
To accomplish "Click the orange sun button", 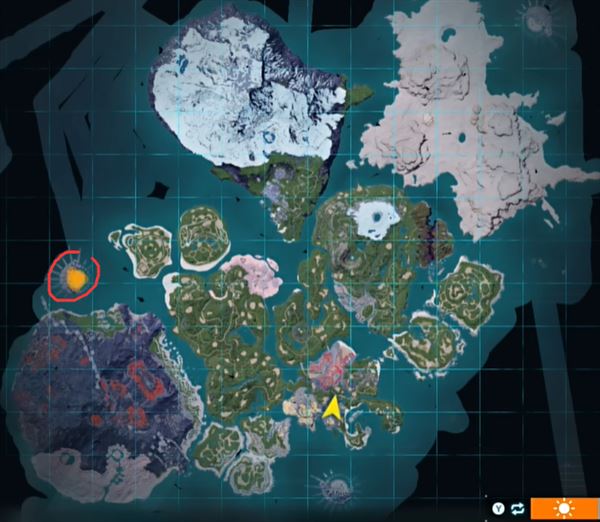I will pos(564,508).
